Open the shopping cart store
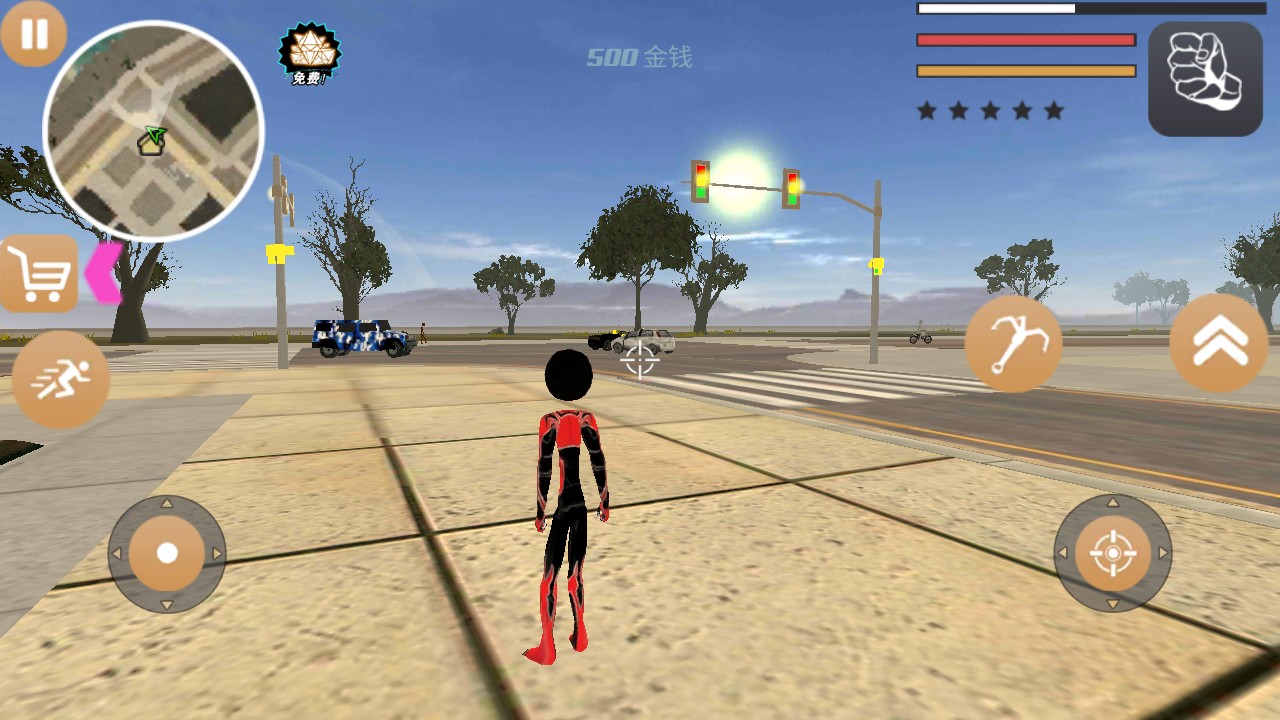The width and height of the screenshot is (1280, 720). tap(39, 273)
